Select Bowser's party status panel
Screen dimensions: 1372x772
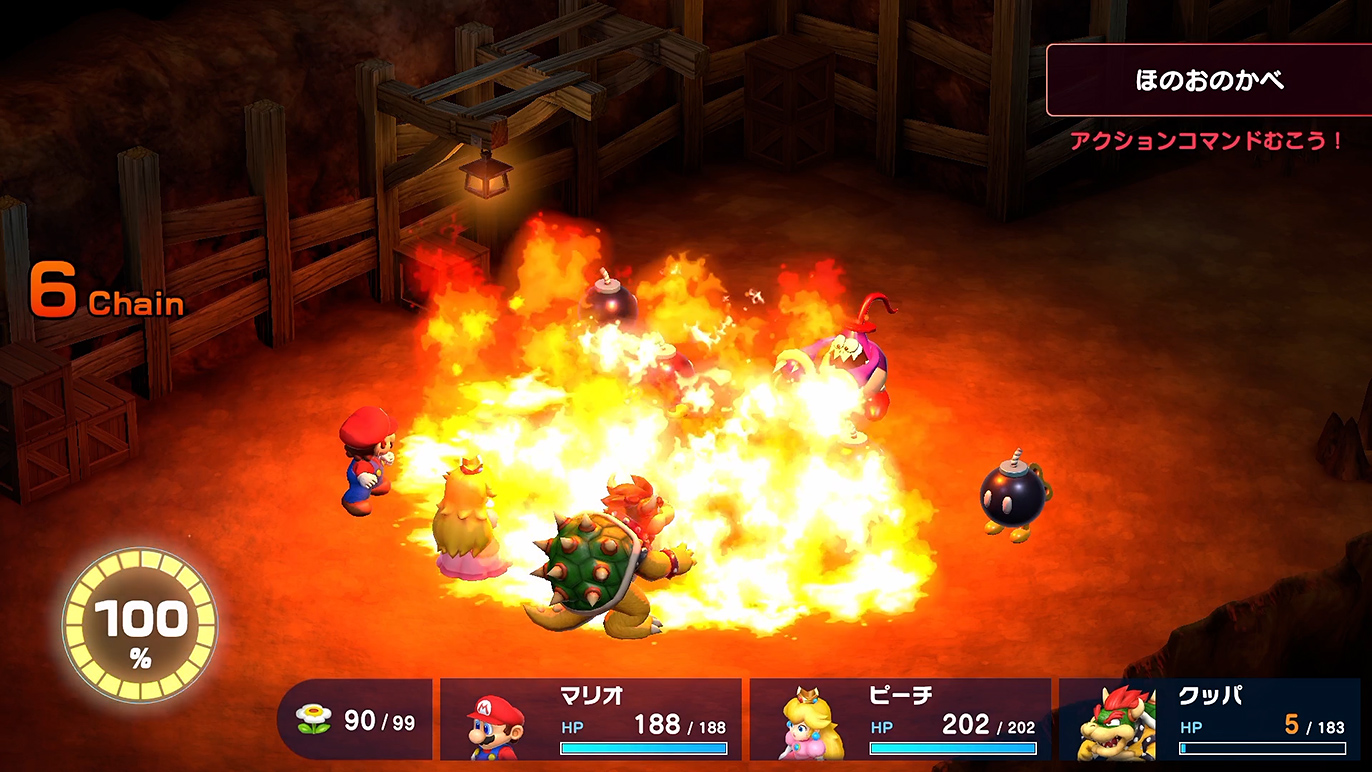[x=1210, y=721]
